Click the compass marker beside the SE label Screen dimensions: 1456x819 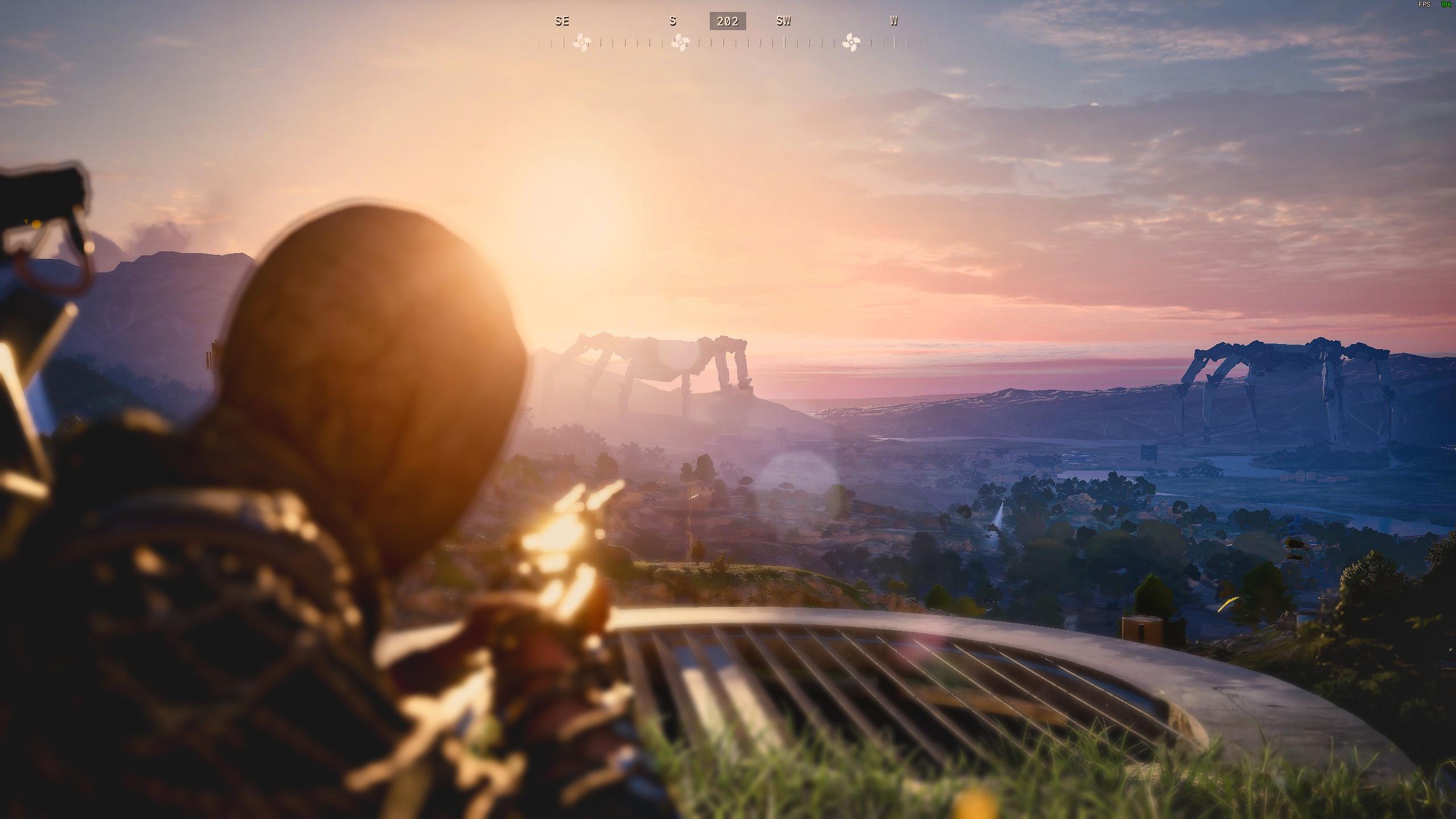tap(581, 42)
